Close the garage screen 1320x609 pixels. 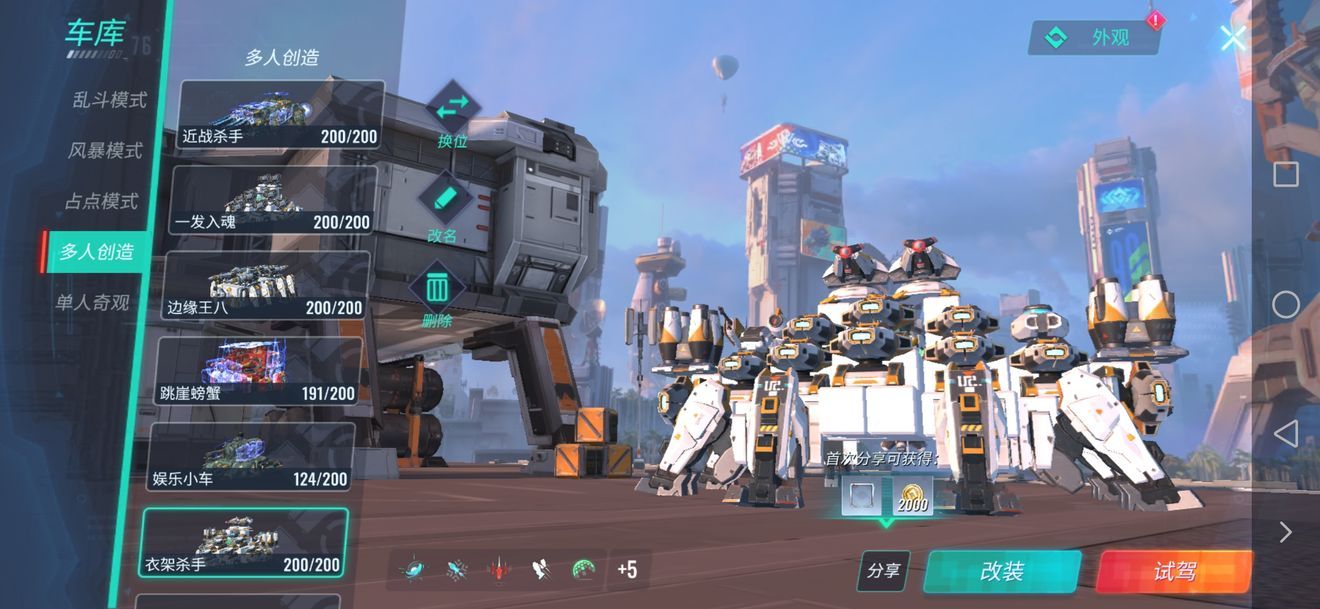pyautogui.click(x=1233, y=38)
